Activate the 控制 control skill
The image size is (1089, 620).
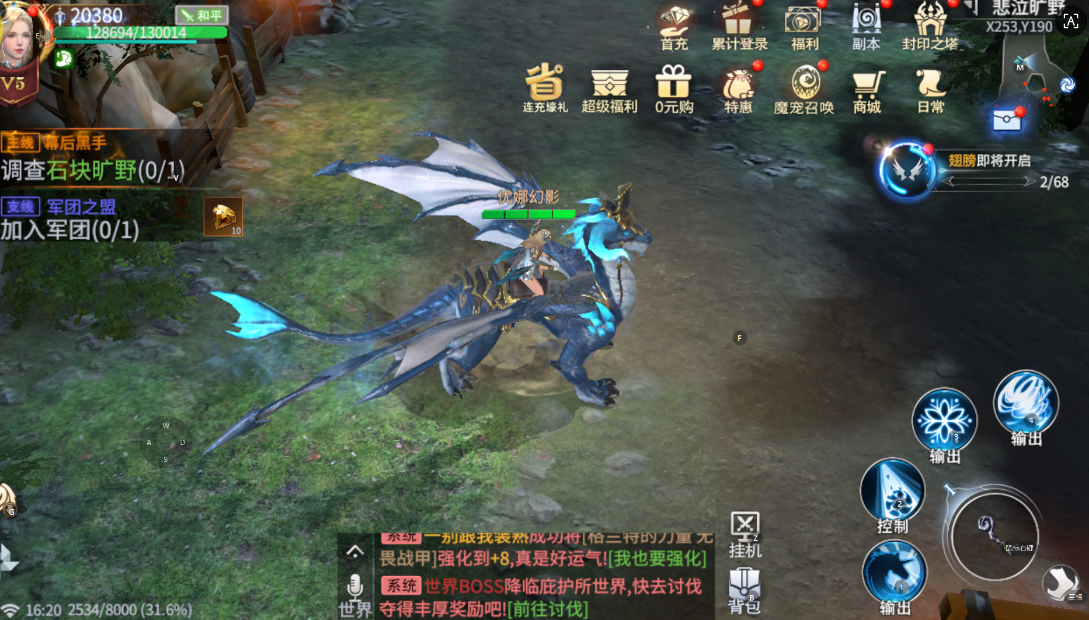tap(892, 490)
